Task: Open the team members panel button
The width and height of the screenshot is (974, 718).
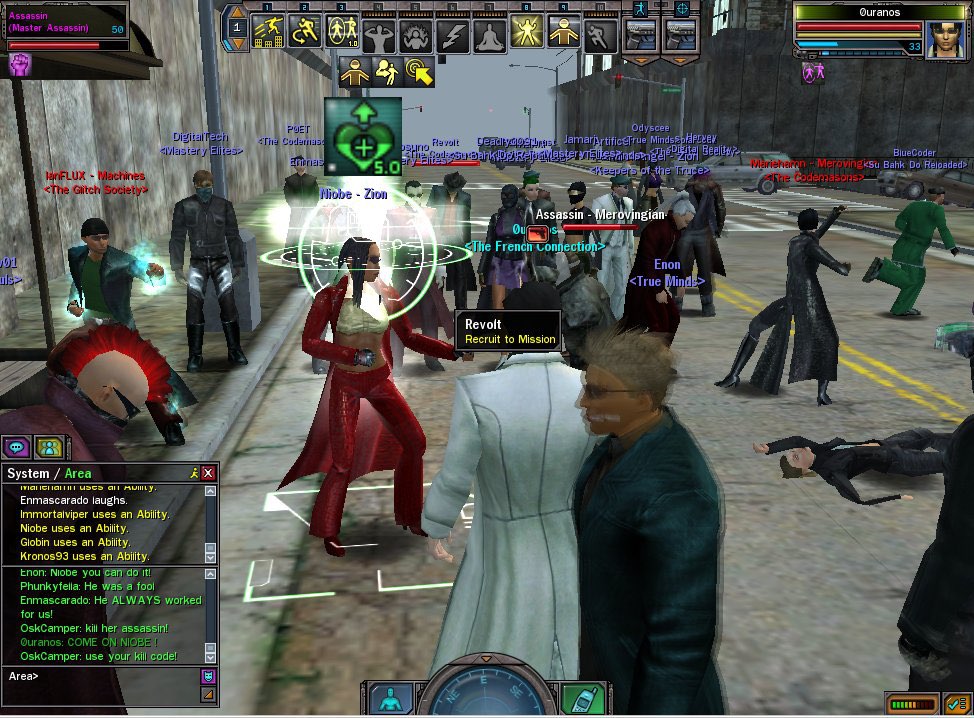Action: pyautogui.click(x=49, y=447)
